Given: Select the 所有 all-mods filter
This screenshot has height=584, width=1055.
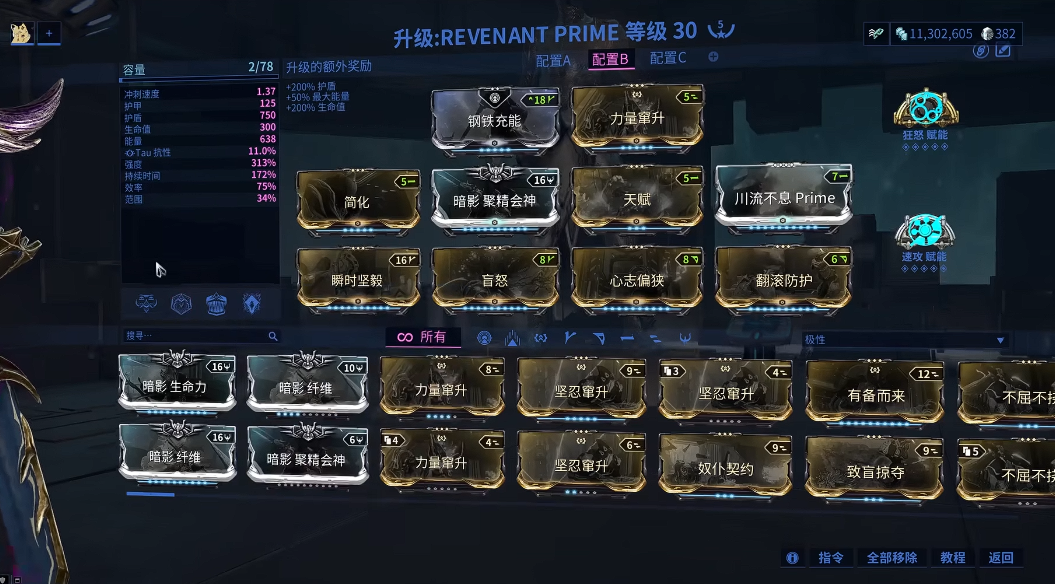Looking at the screenshot, I should [x=422, y=337].
